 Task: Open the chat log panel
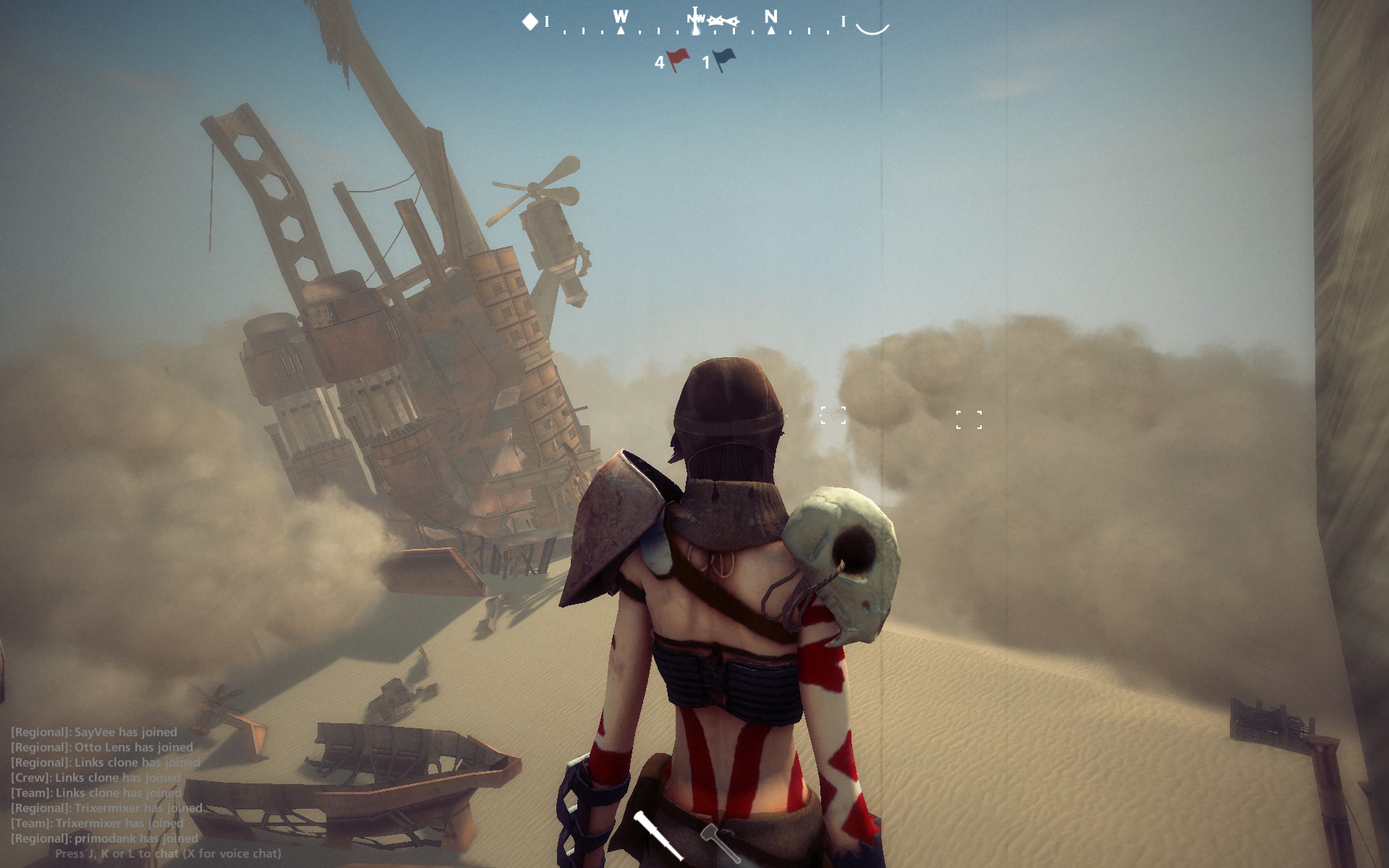[x=106, y=785]
